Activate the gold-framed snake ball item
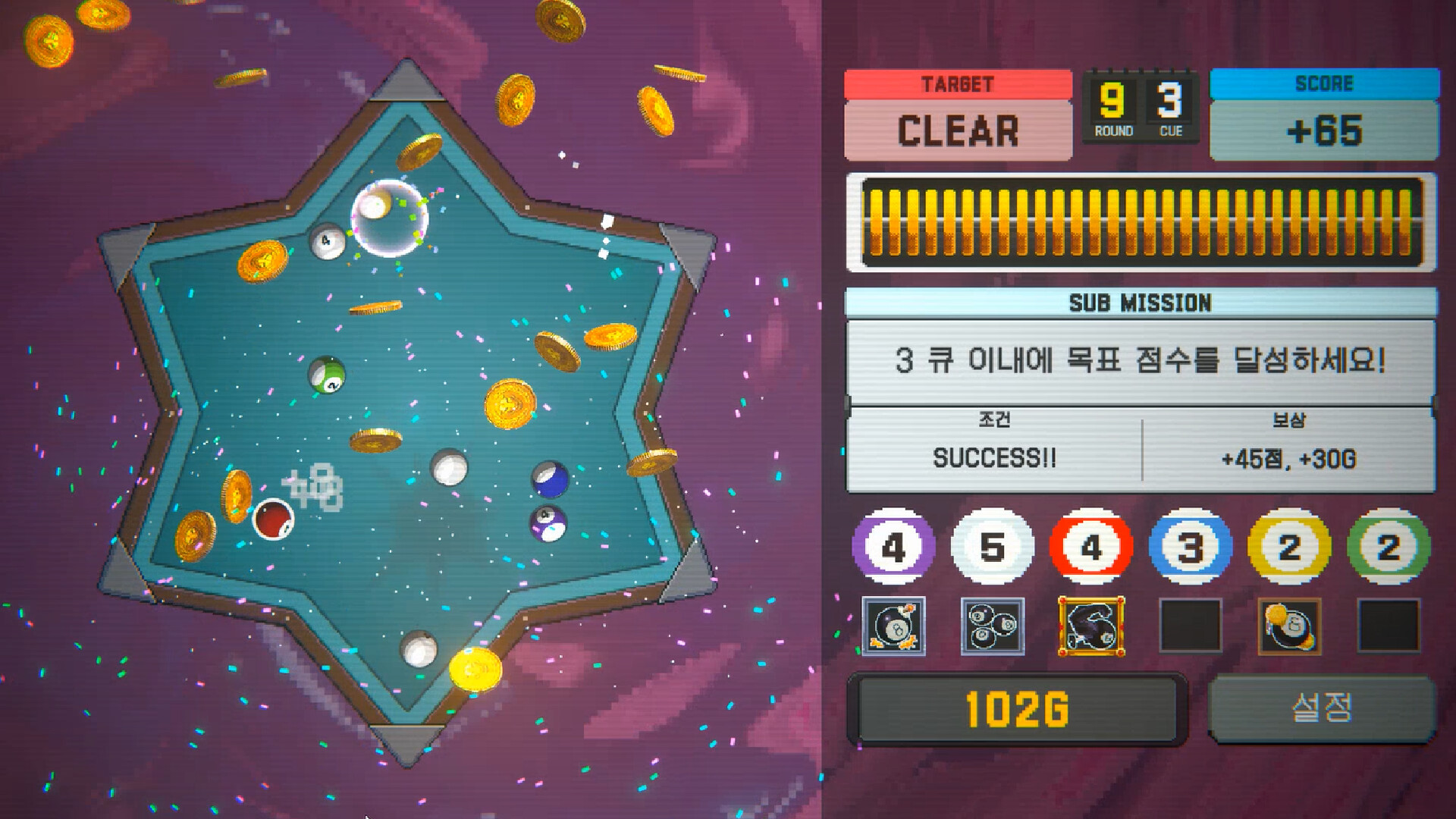1456x819 pixels. click(1090, 626)
